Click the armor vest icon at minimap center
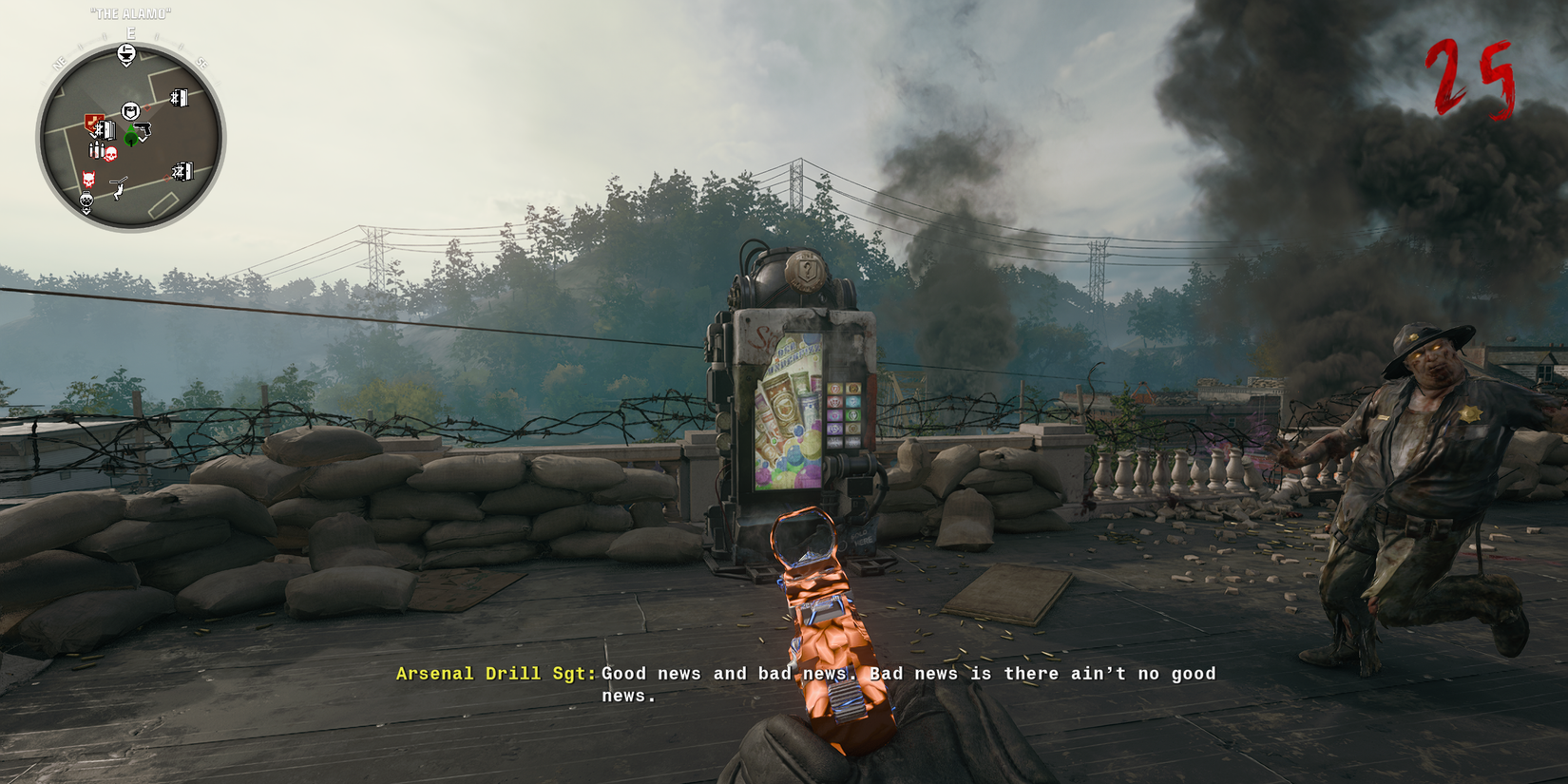Image resolution: width=1568 pixels, height=784 pixels. coord(131,109)
